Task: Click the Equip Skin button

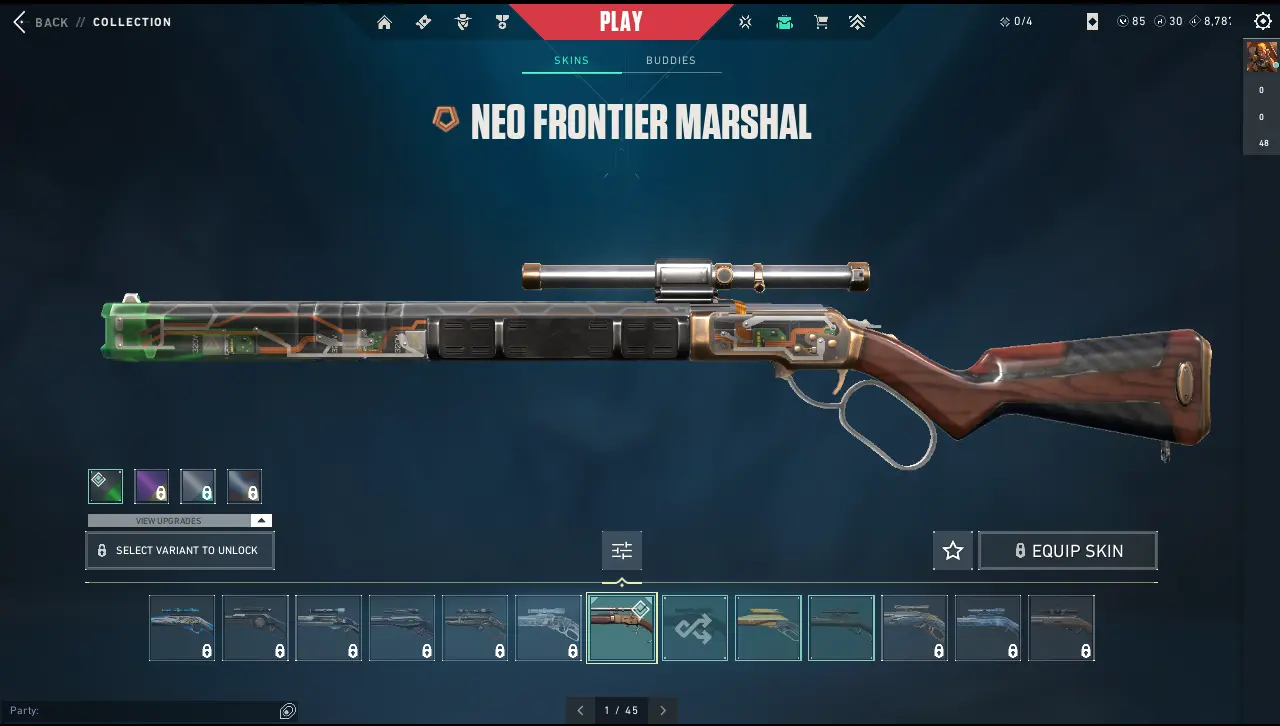Action: tap(1068, 551)
